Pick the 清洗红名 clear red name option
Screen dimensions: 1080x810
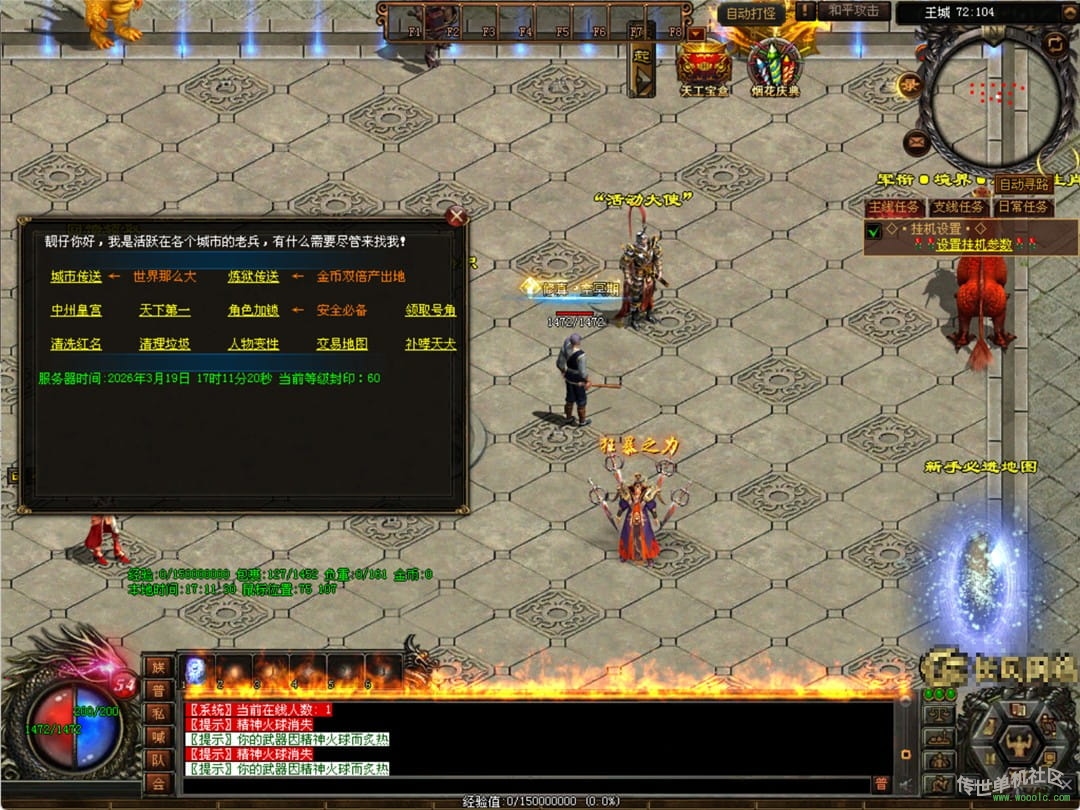pos(76,344)
